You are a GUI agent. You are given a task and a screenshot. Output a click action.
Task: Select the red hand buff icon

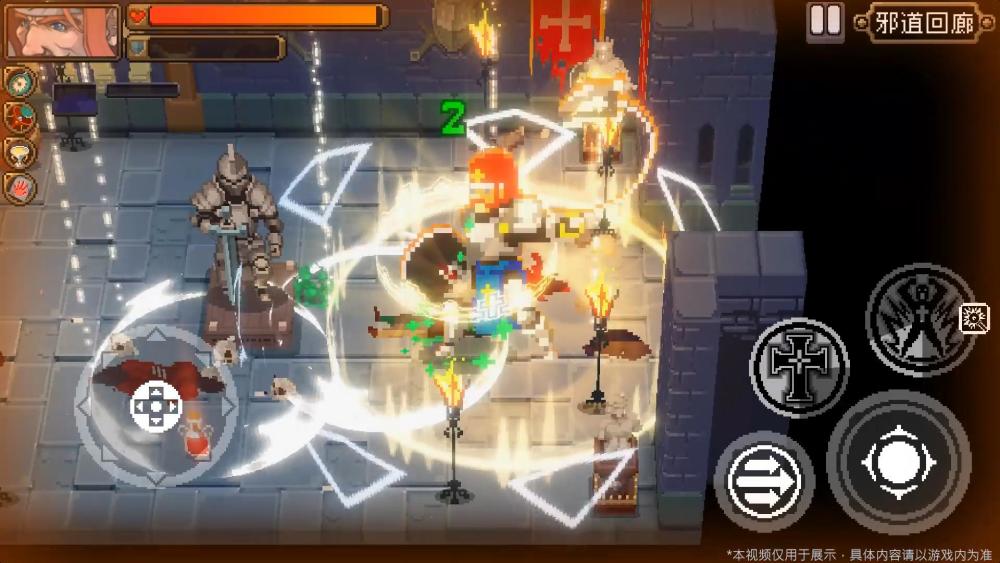coord(18,186)
